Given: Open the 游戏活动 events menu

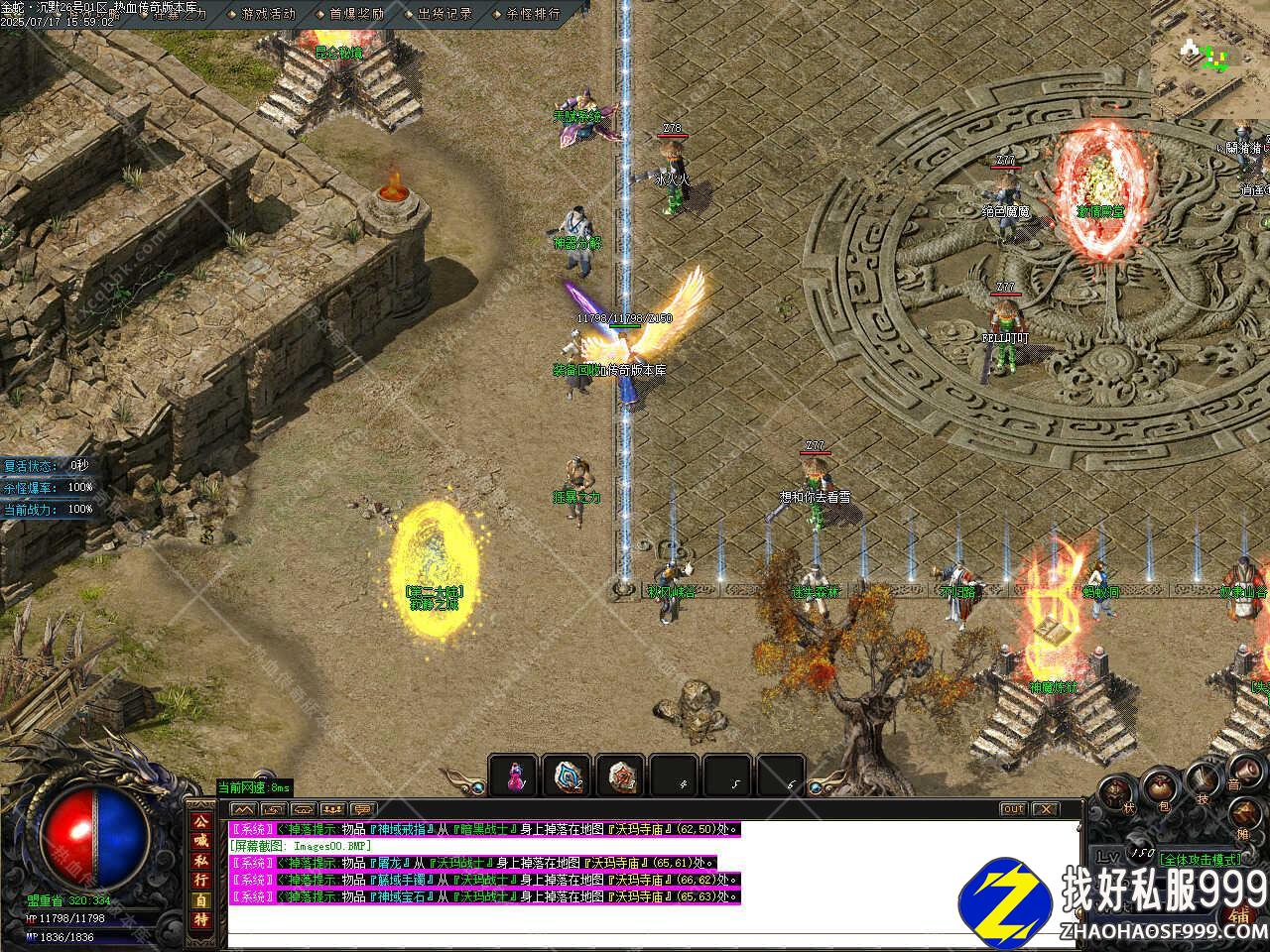Looking at the screenshot, I should [268, 14].
